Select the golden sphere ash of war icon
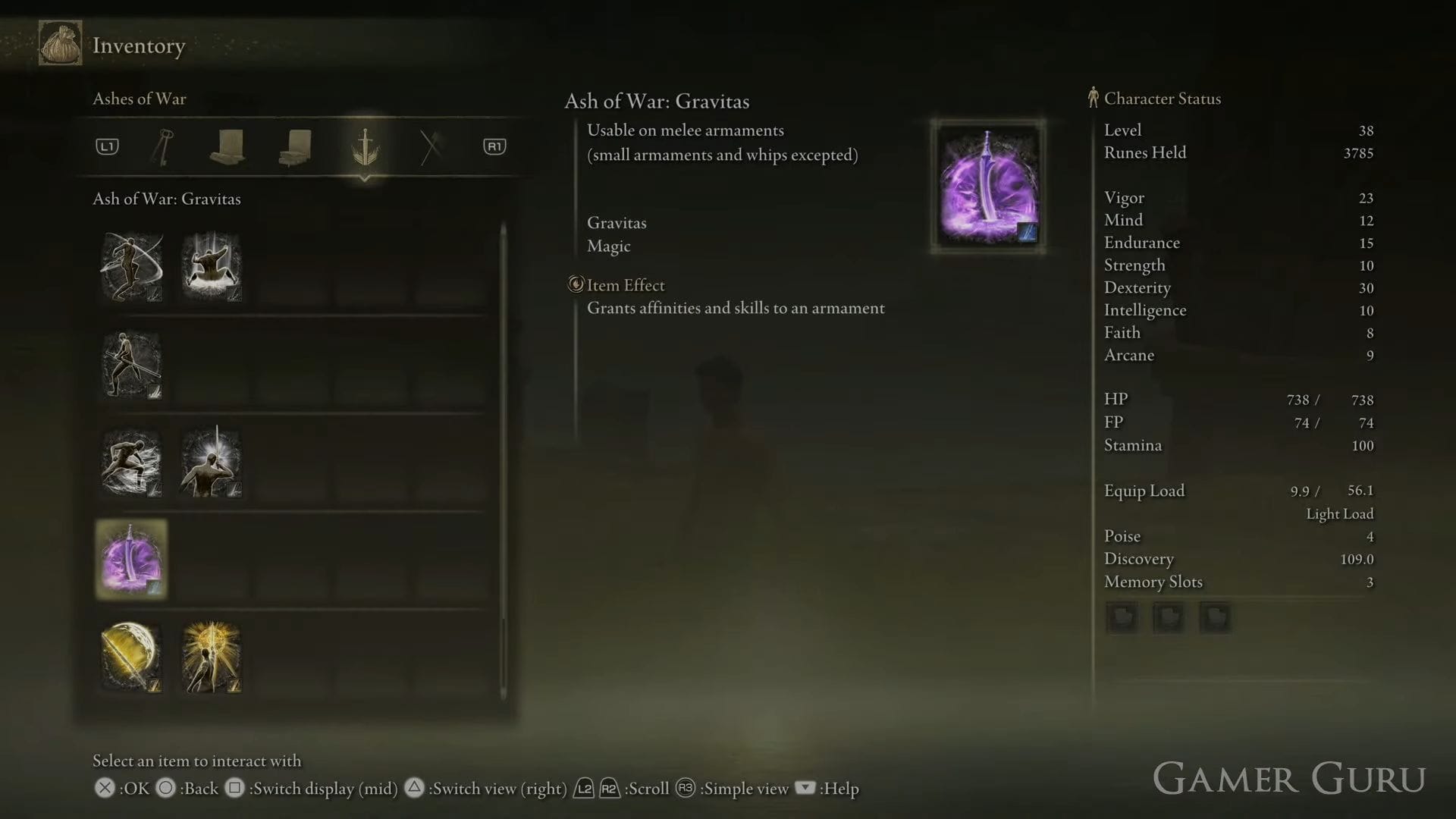1456x819 pixels. (x=130, y=657)
